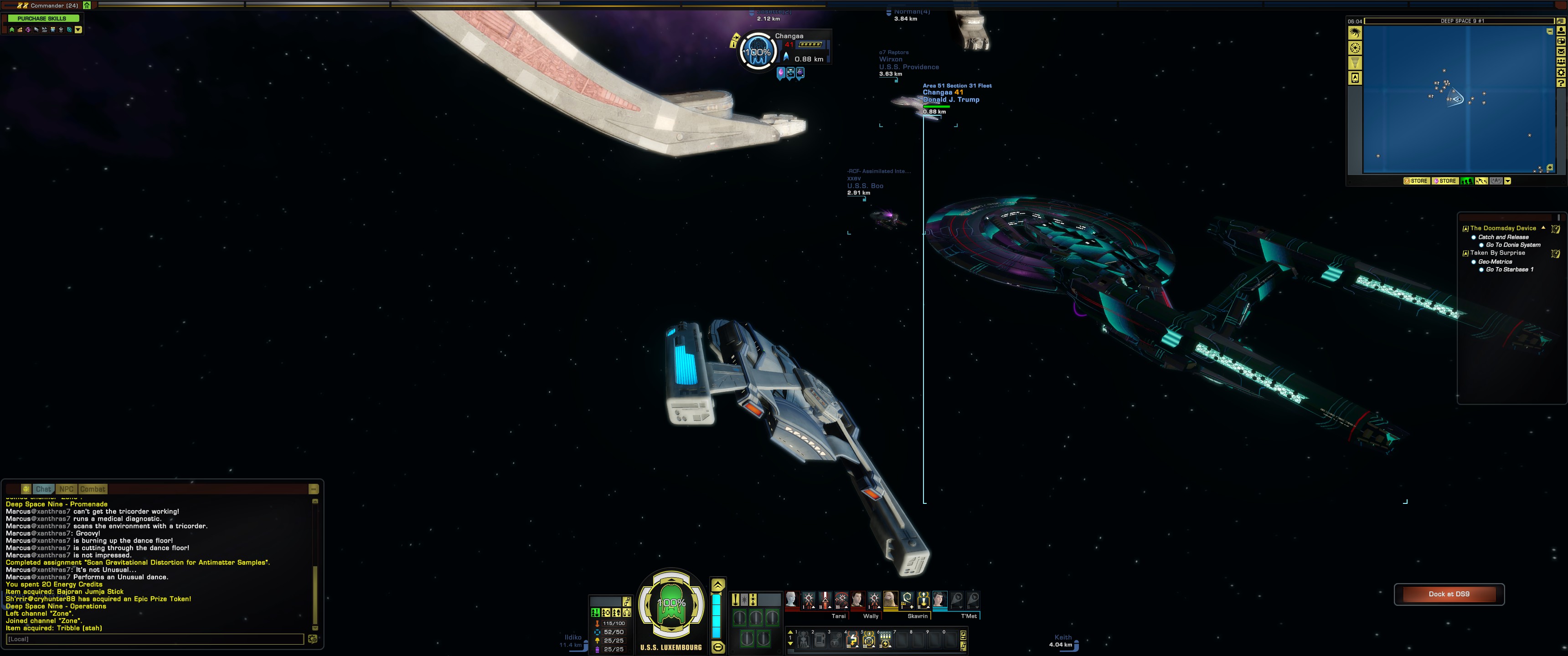The width and height of the screenshot is (1568, 656).
Task: Minimize the chat window
Action: point(314,489)
